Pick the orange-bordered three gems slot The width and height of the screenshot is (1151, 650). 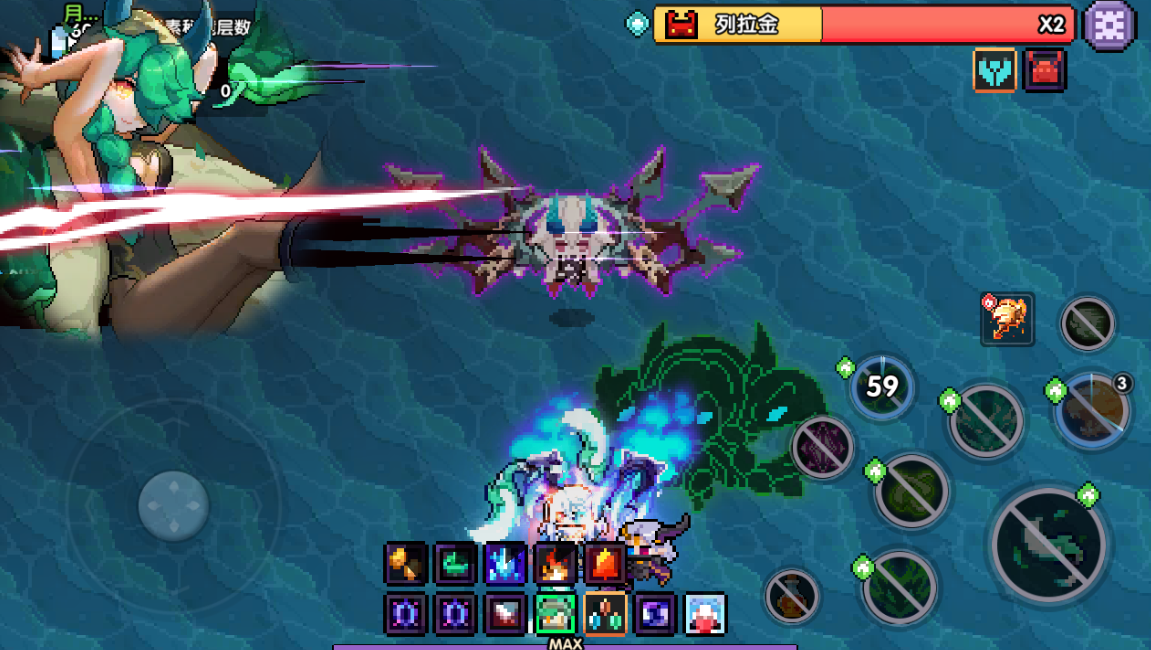point(605,614)
